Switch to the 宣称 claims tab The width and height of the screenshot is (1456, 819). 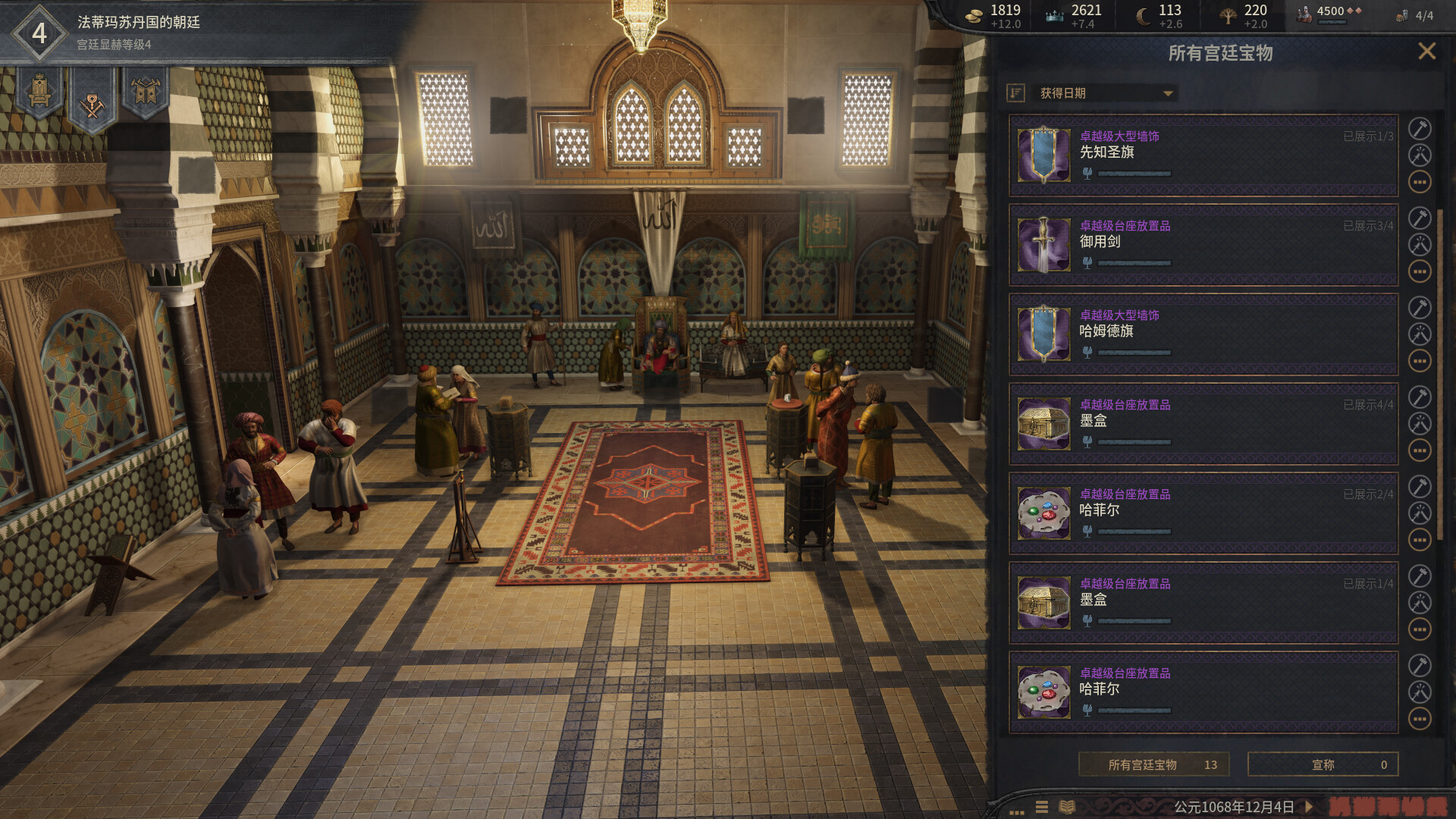(x=1323, y=764)
